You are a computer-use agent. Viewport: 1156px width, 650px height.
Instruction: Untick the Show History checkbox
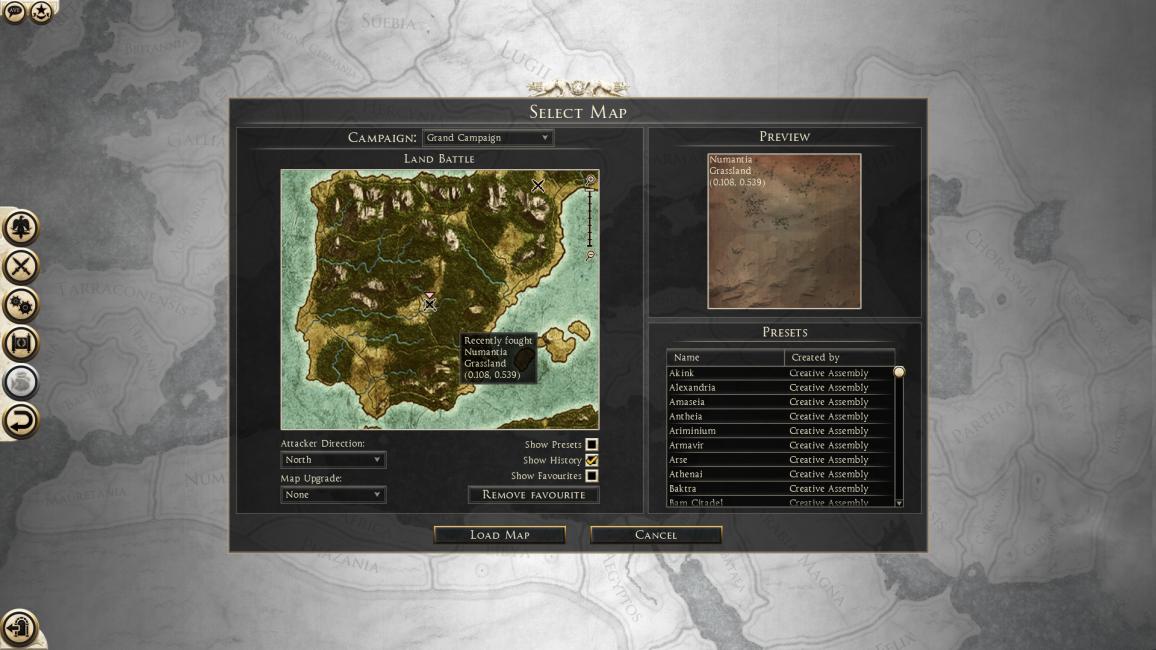[x=592, y=460]
